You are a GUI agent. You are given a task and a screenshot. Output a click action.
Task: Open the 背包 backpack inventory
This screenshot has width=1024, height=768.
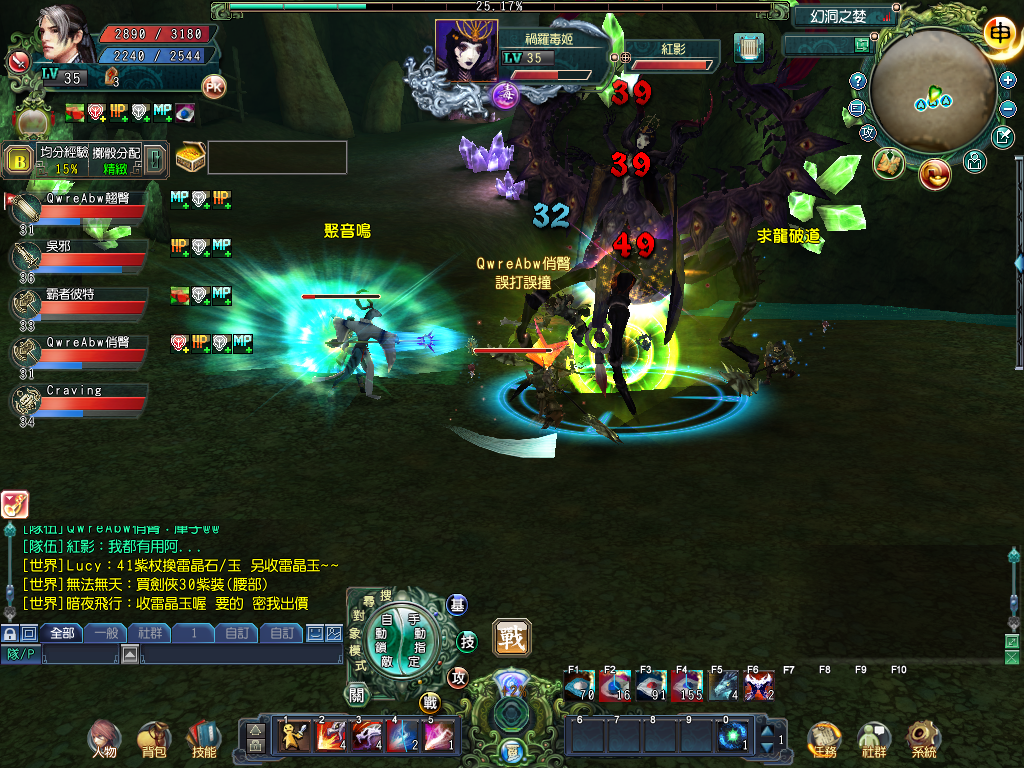coord(153,736)
